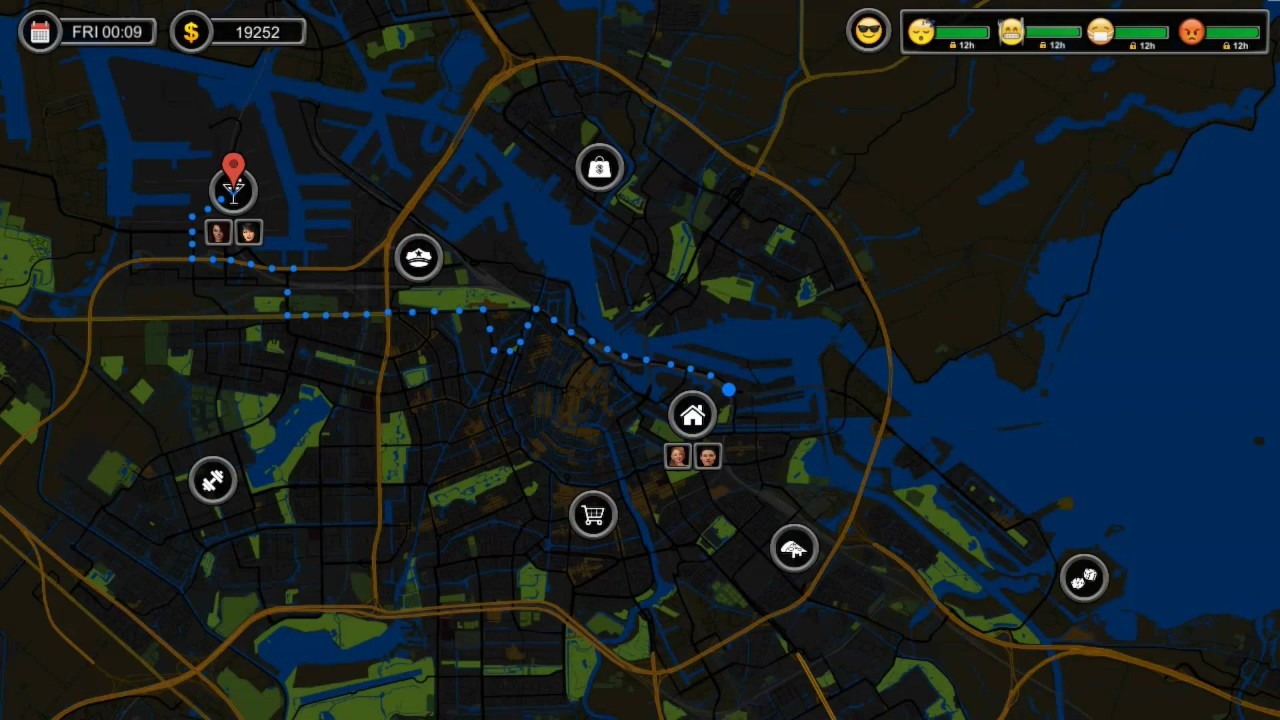Click the dollar sign money icon
The image size is (1280, 720).
pos(191,32)
